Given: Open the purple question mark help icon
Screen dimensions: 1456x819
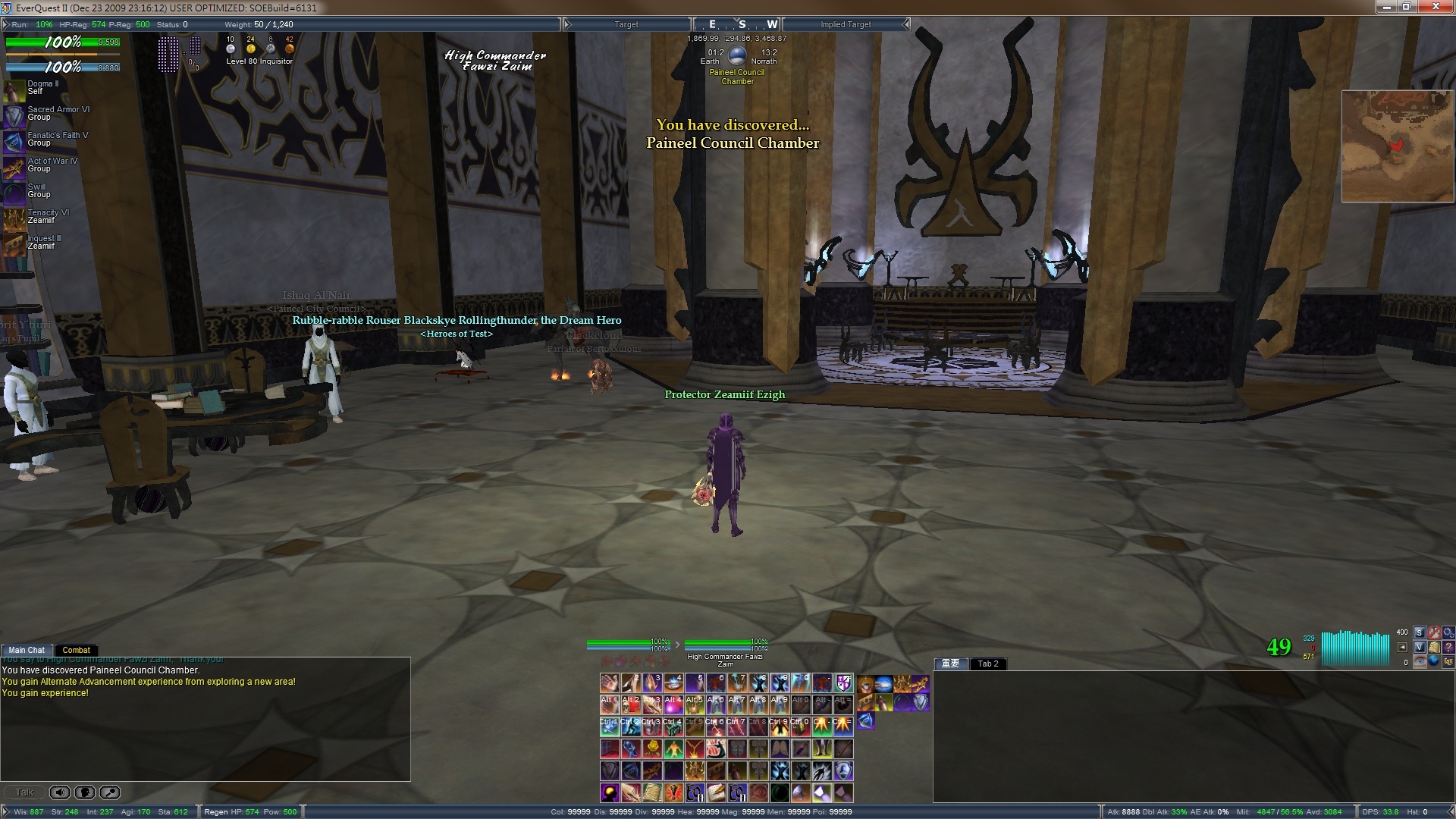Looking at the screenshot, I should coord(1449,647).
